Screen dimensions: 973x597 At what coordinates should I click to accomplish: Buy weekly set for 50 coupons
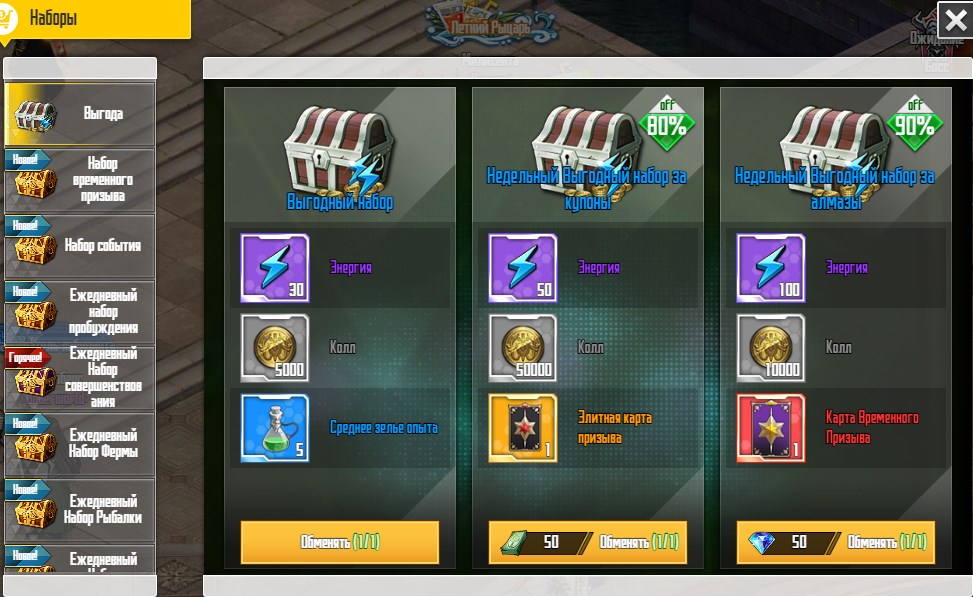(x=588, y=542)
